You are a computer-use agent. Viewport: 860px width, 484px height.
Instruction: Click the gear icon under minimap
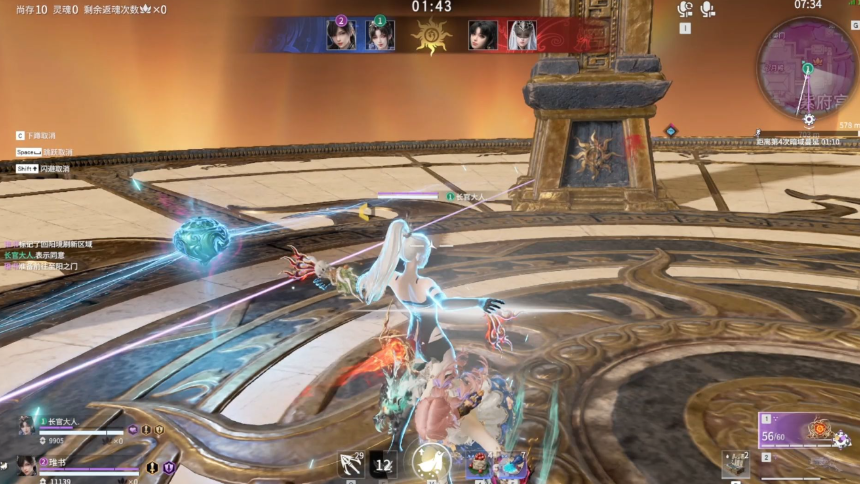(809, 119)
